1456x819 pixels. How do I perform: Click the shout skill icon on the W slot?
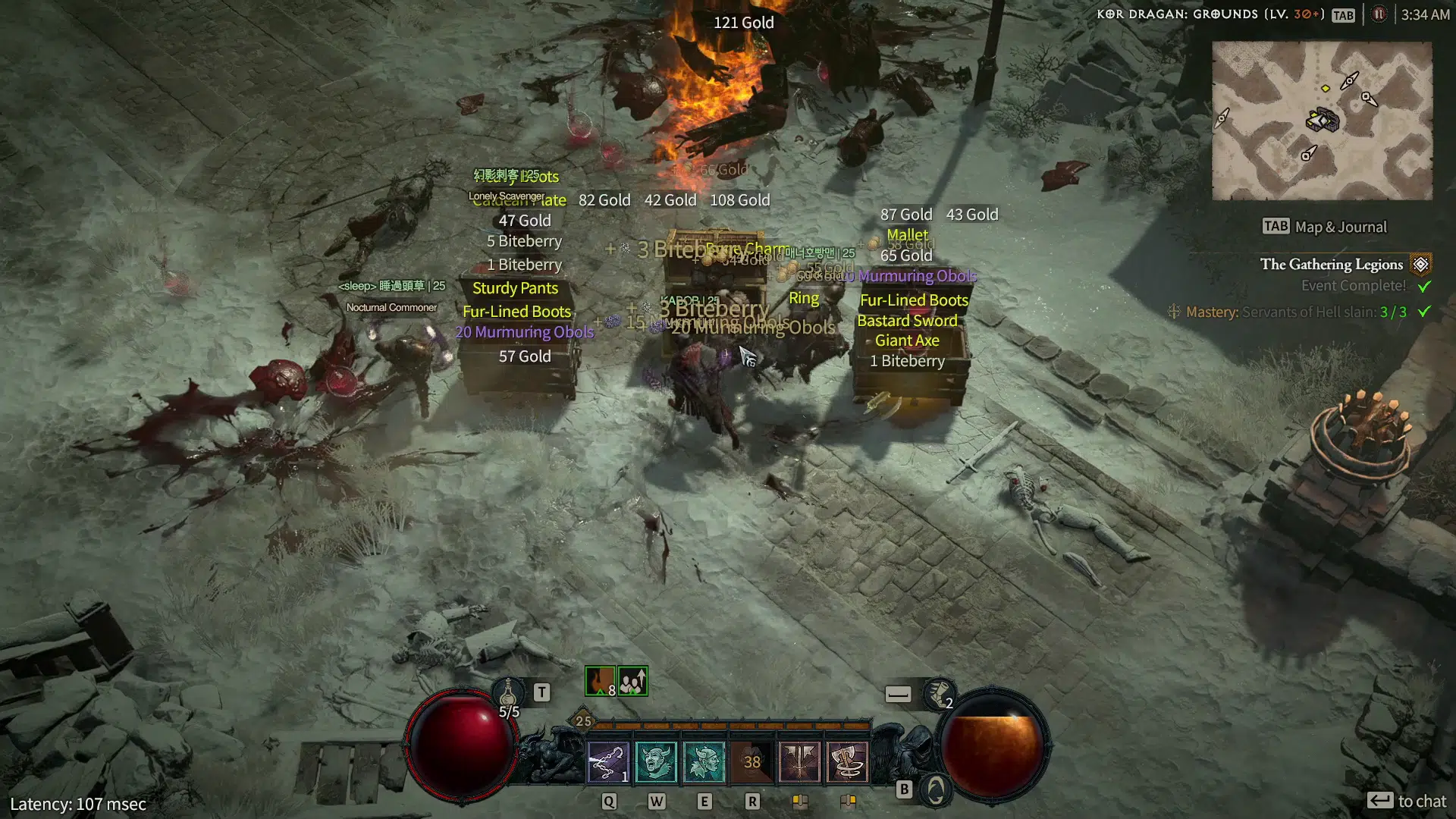click(657, 763)
